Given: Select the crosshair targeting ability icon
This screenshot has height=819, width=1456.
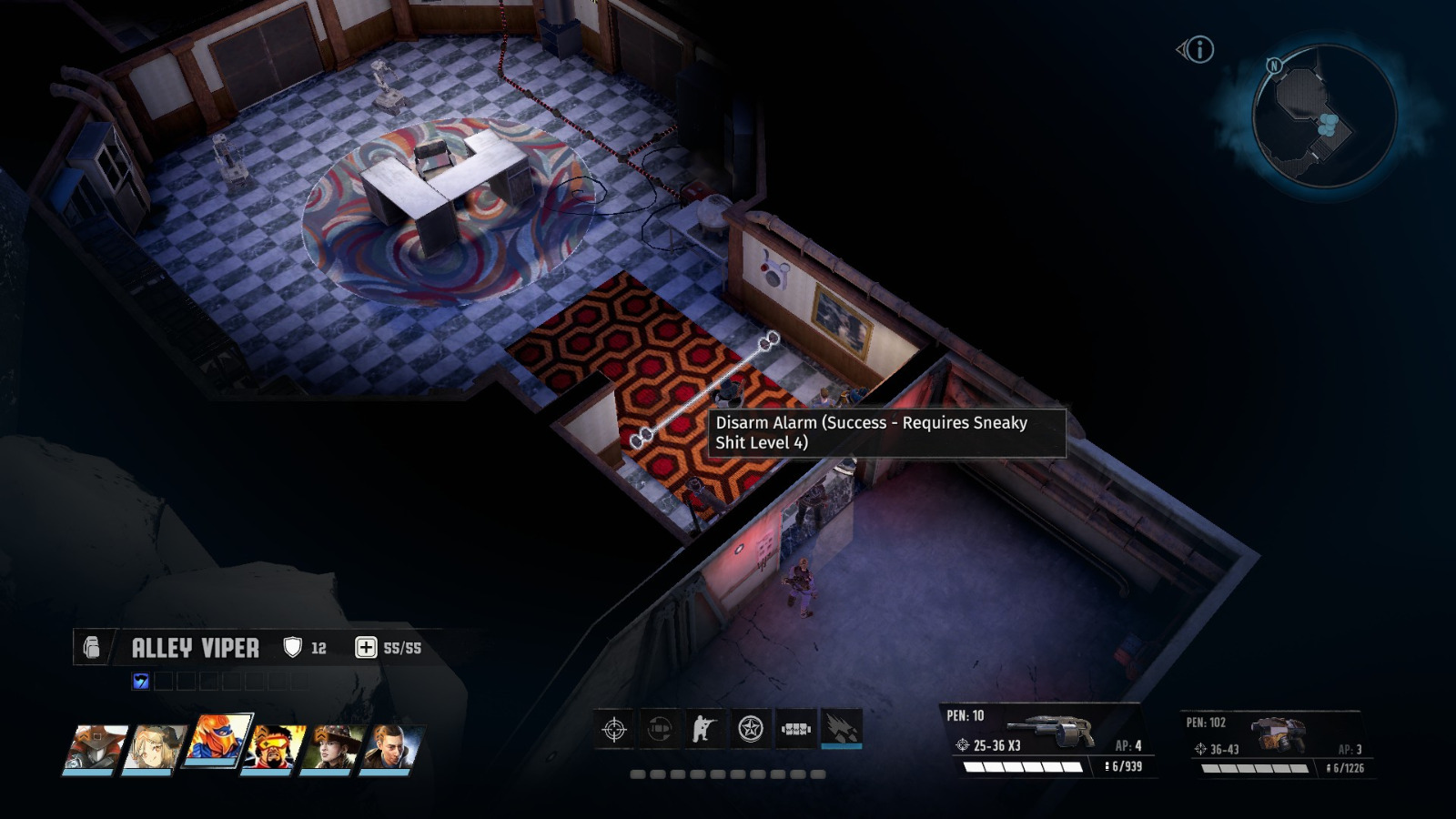Looking at the screenshot, I should coord(612,729).
